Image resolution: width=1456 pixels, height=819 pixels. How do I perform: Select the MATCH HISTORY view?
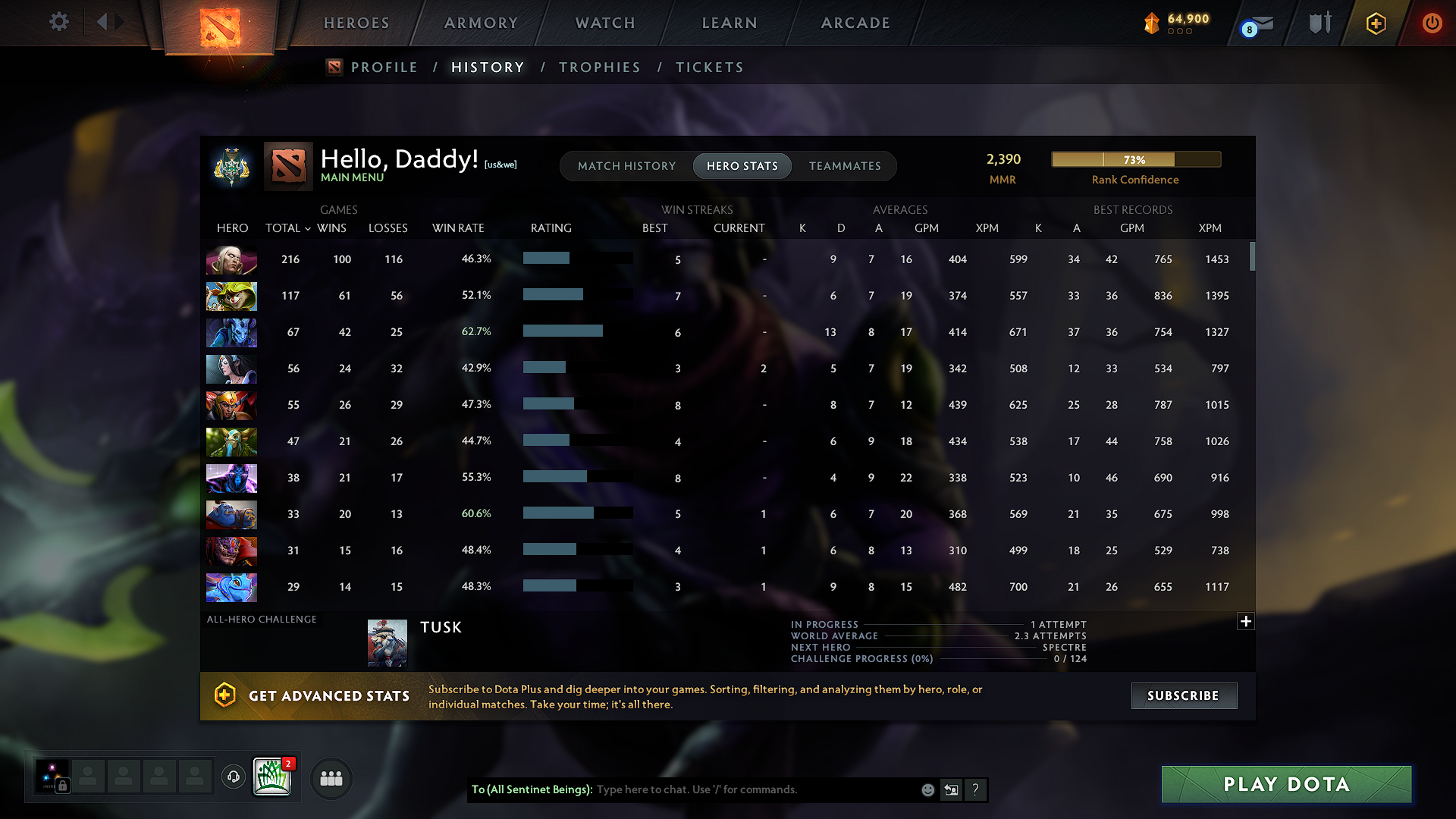(x=626, y=165)
